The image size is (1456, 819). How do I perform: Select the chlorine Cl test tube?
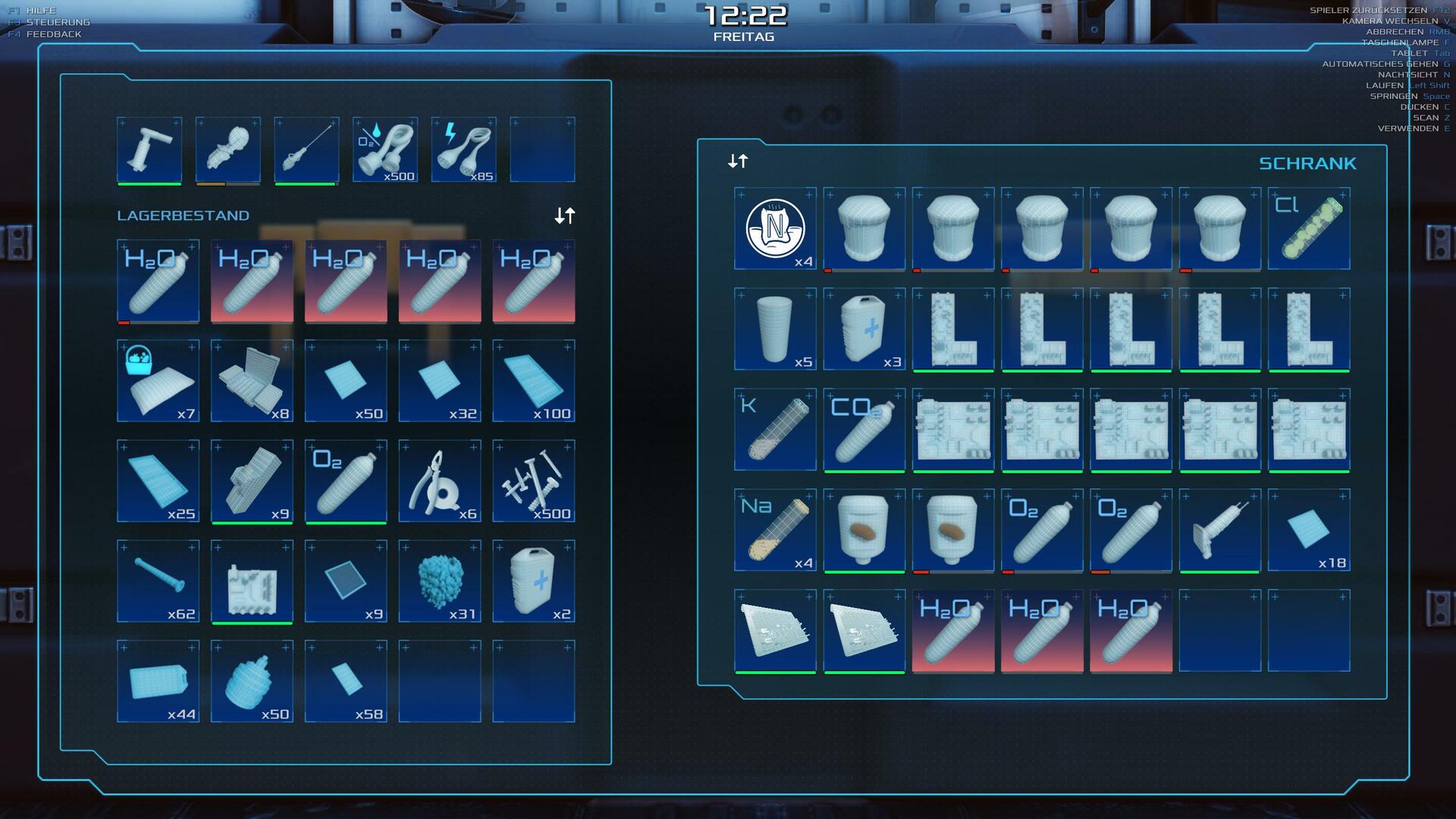pos(1309,228)
